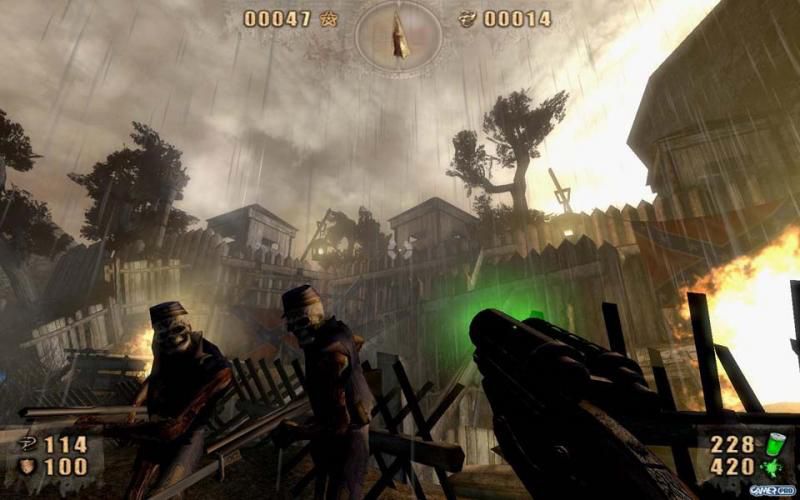Click the compass at the top center
The image size is (800, 500).
pos(398,36)
